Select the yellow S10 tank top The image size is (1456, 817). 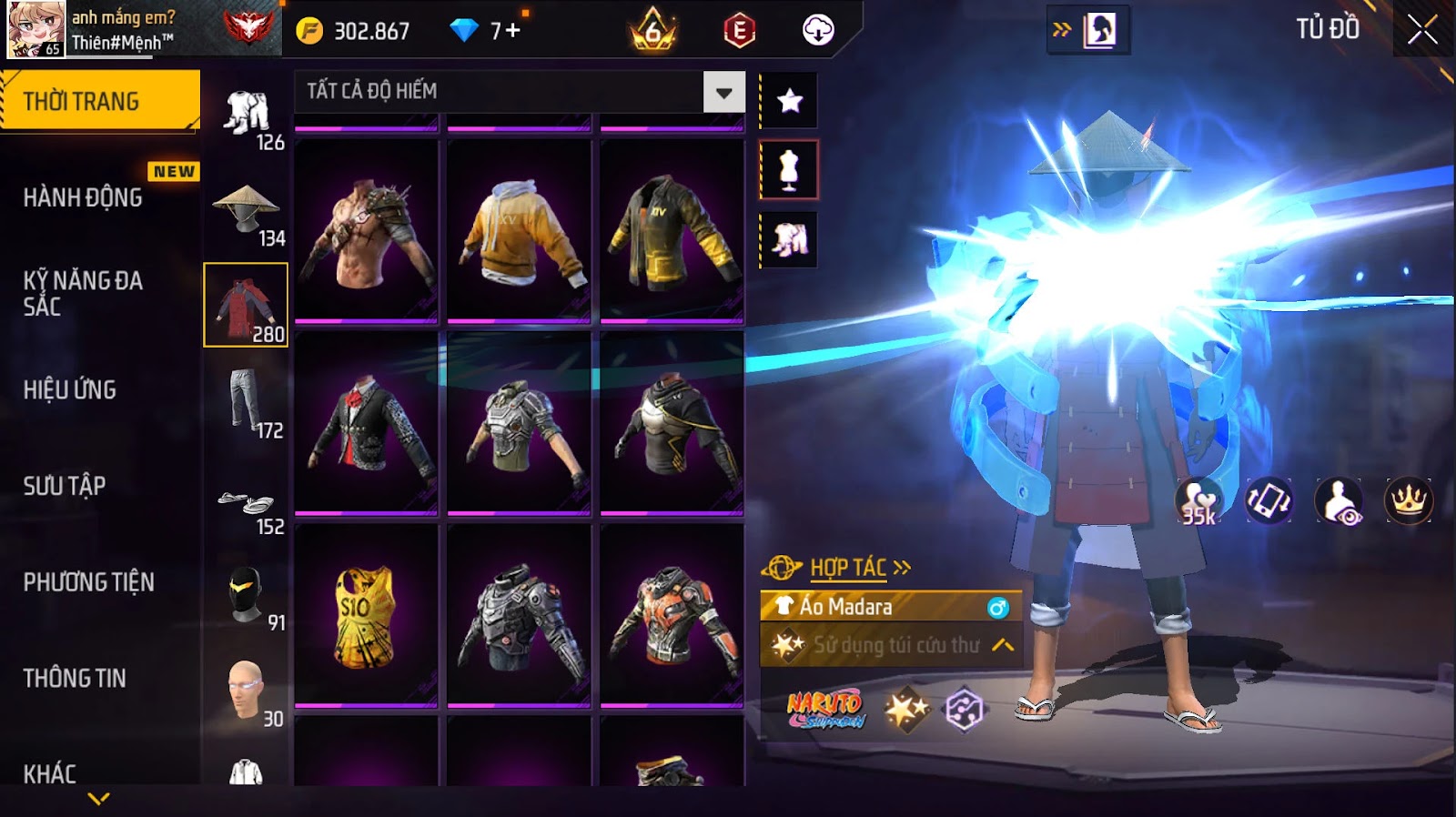click(366, 615)
